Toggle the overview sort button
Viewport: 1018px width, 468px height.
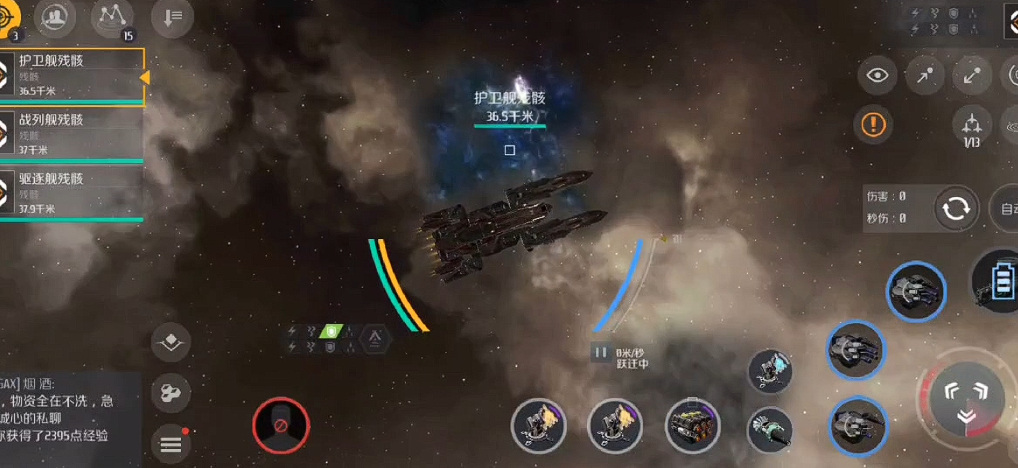pyautogui.click(x=172, y=18)
